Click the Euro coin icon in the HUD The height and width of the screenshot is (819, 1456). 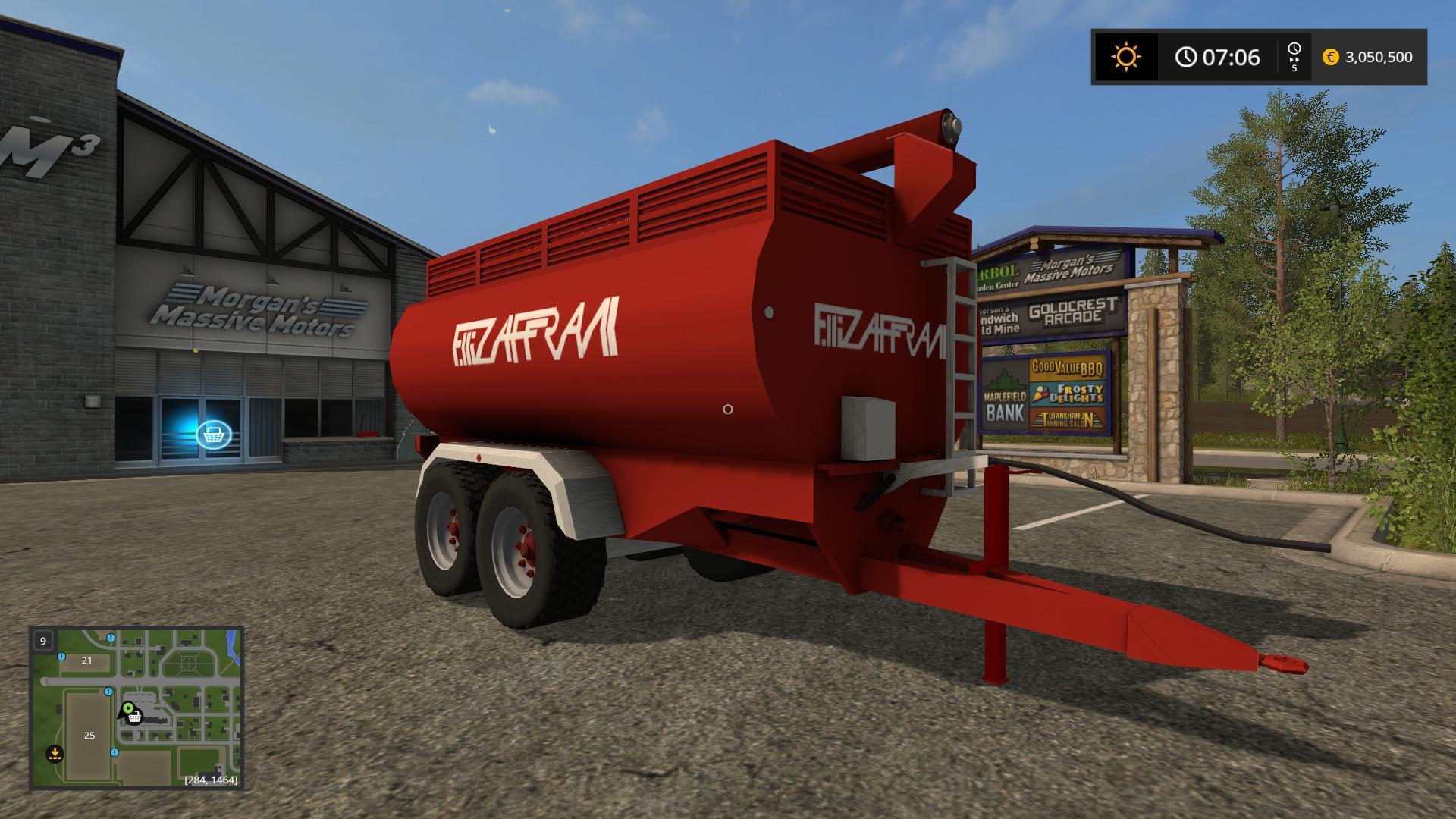click(x=1331, y=57)
